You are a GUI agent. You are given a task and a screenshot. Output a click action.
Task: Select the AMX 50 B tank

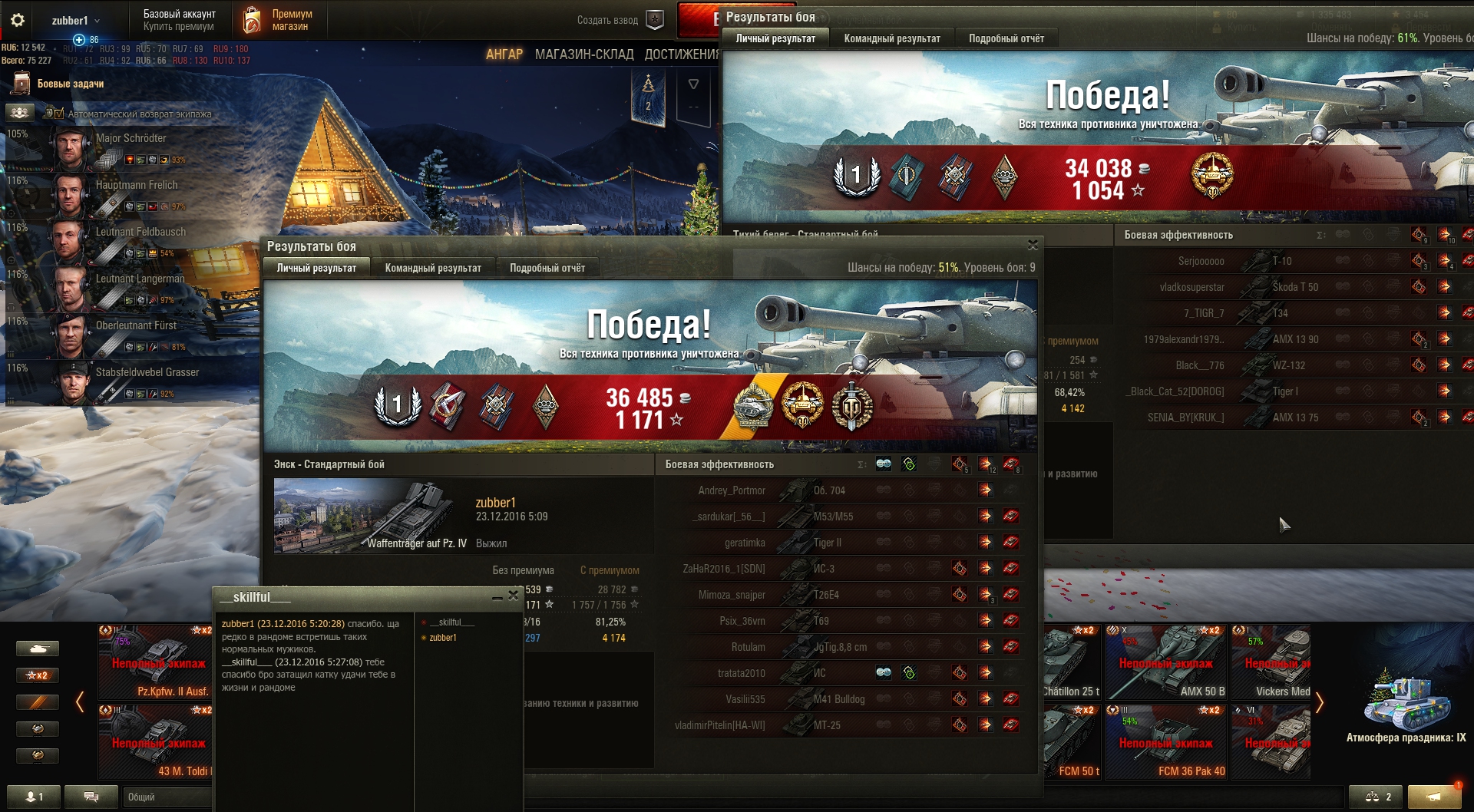coord(1167,662)
